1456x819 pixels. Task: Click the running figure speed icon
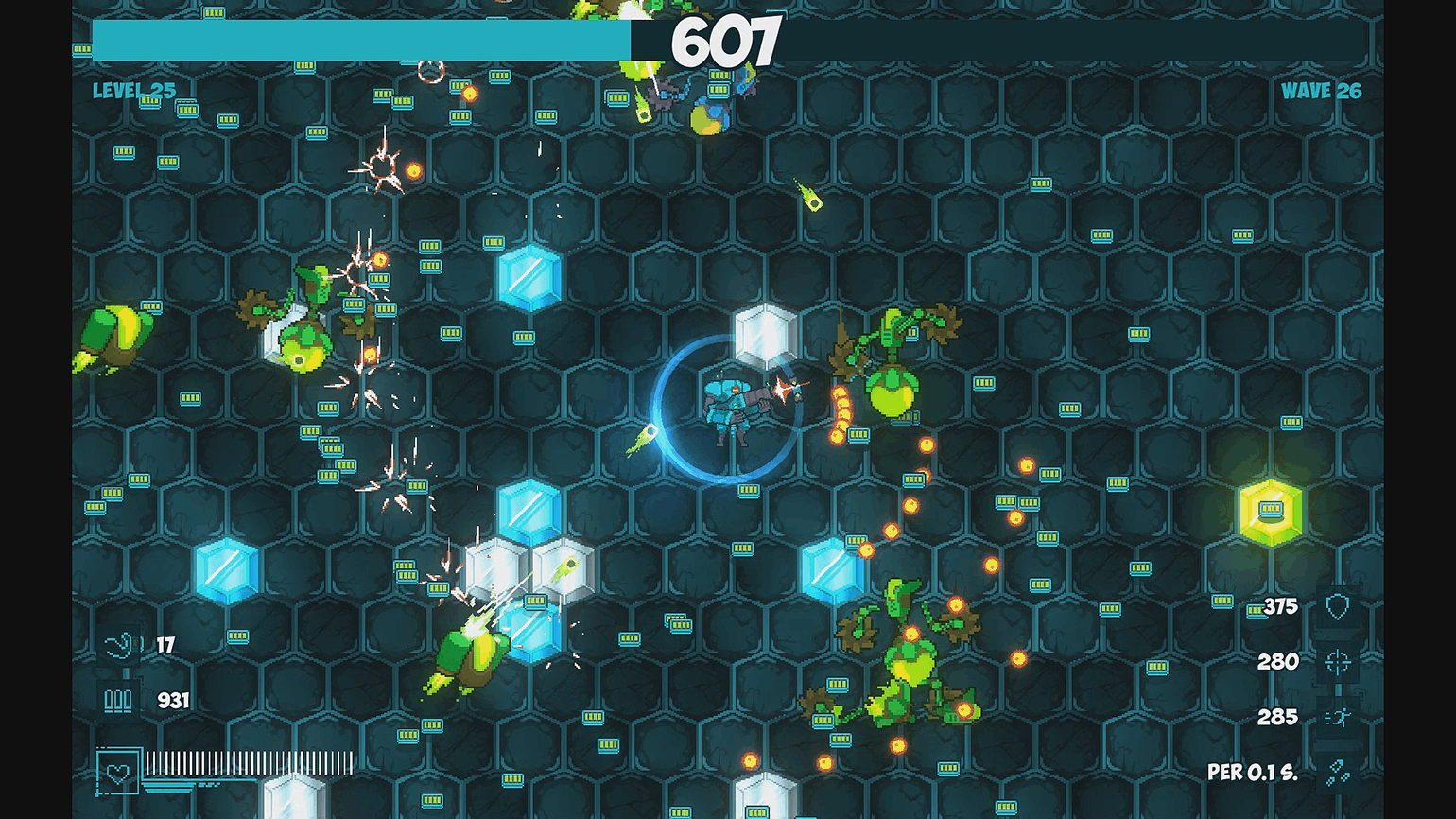[x=1337, y=718]
